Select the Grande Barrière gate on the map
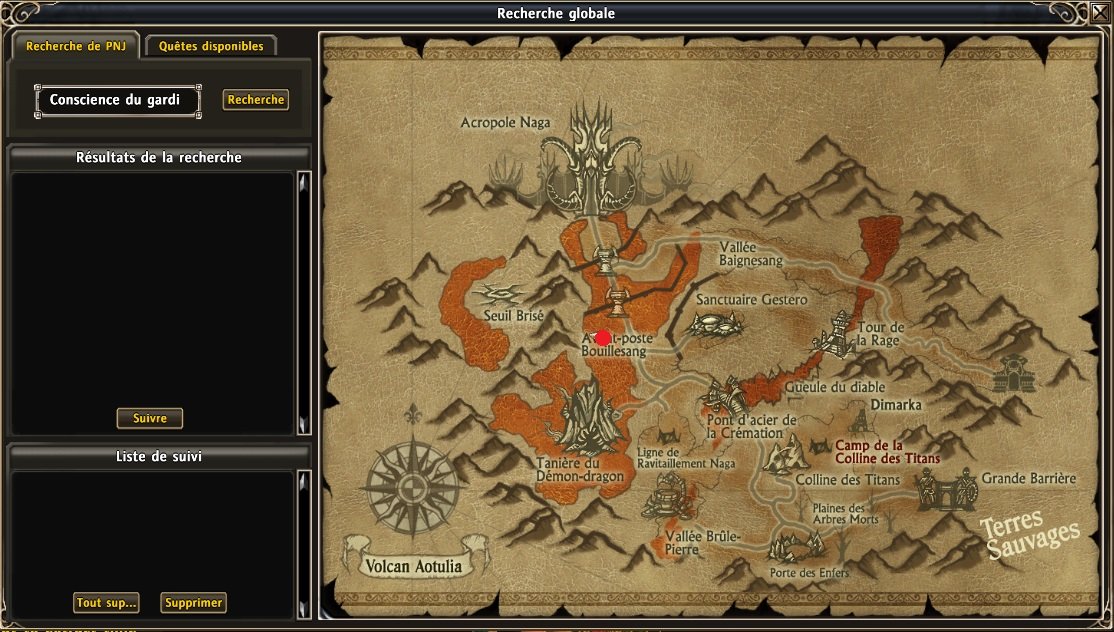This screenshot has width=1114, height=632. (944, 487)
